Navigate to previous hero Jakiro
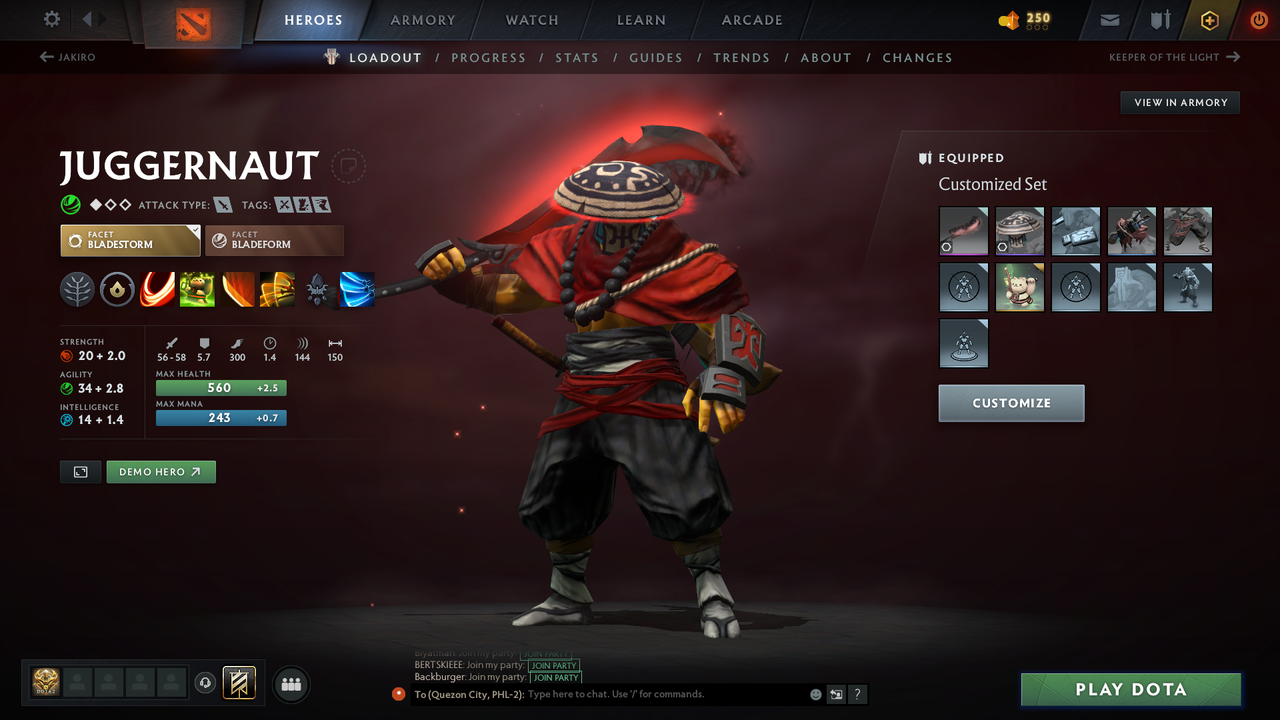Screen dimensions: 1280x720 tap(66, 57)
